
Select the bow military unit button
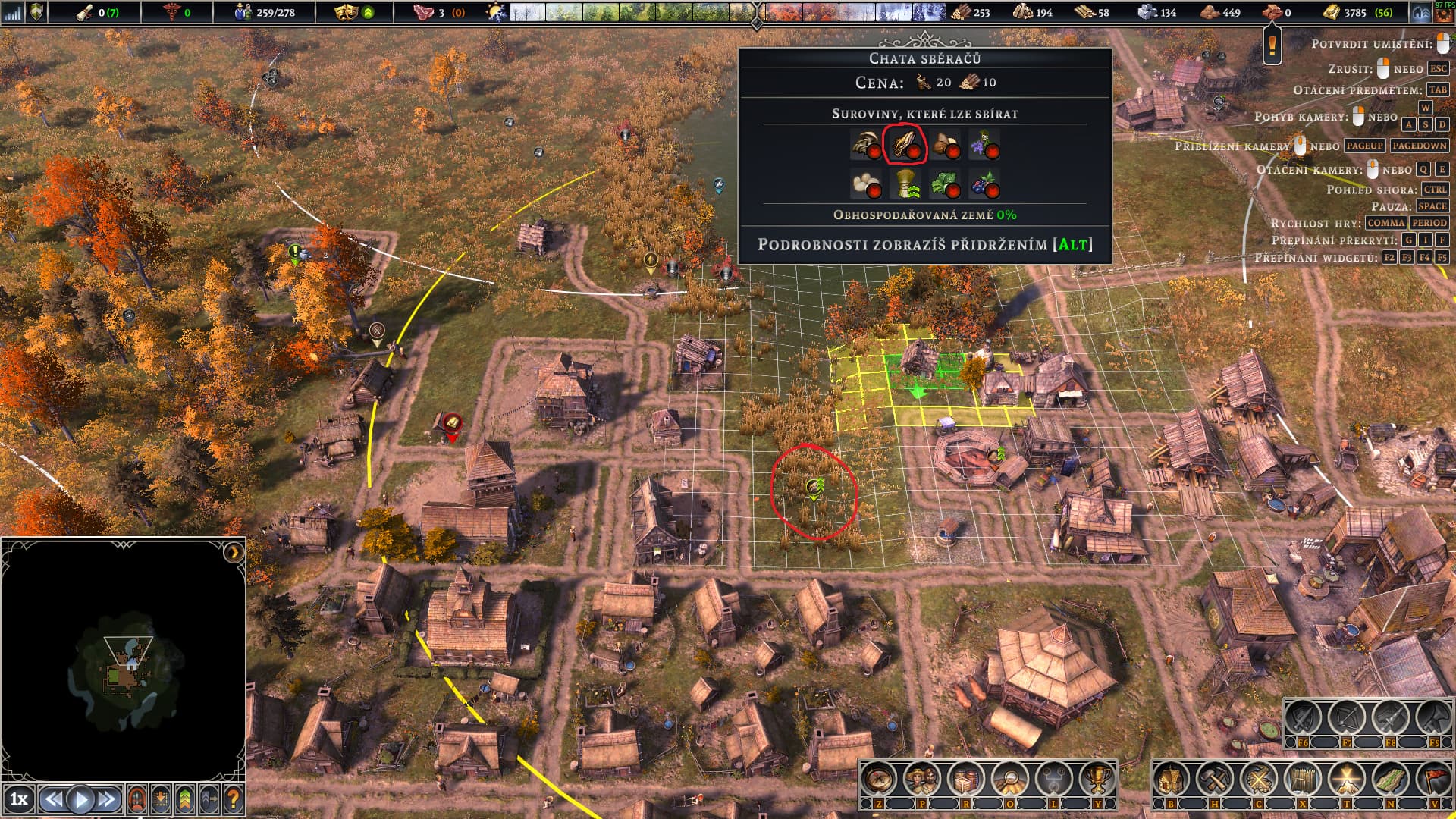coord(1347,717)
